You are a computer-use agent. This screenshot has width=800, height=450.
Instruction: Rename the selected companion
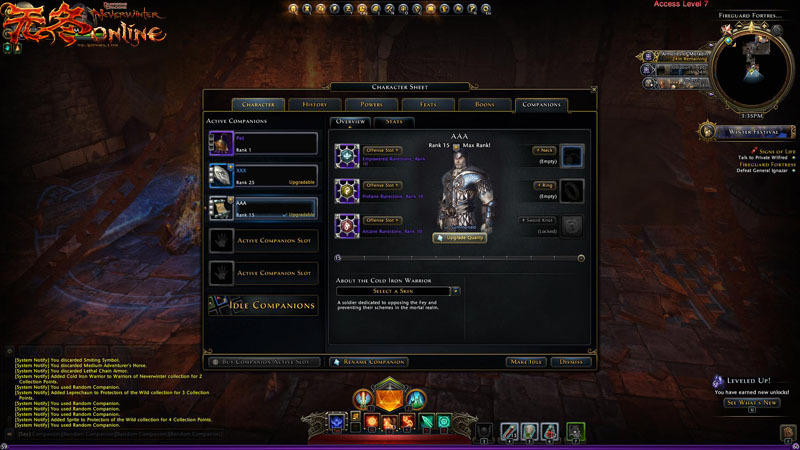[369, 361]
